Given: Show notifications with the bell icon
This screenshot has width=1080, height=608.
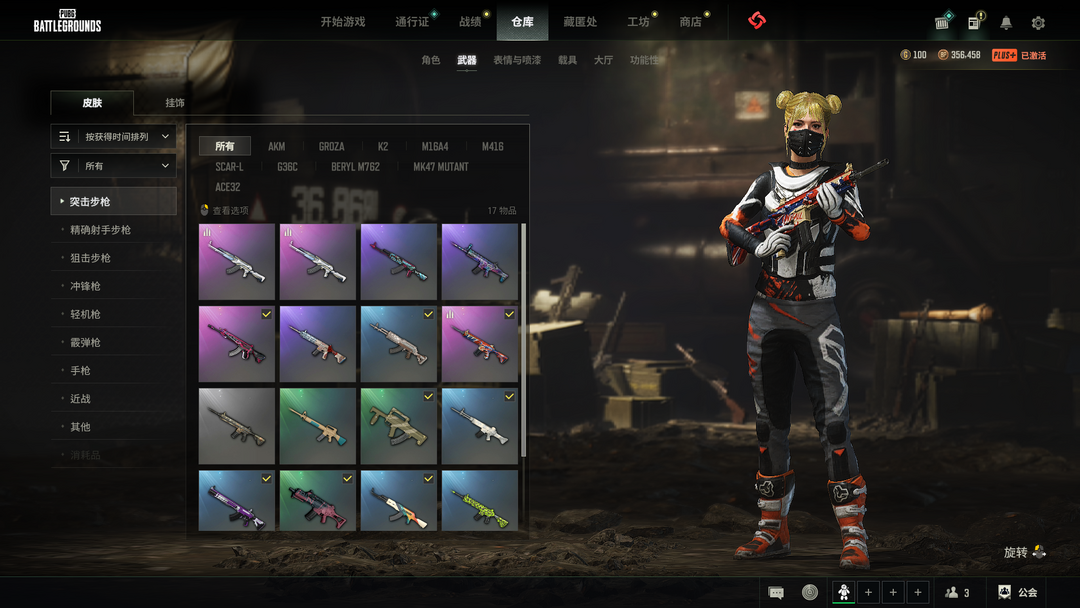Looking at the screenshot, I should (x=1006, y=23).
